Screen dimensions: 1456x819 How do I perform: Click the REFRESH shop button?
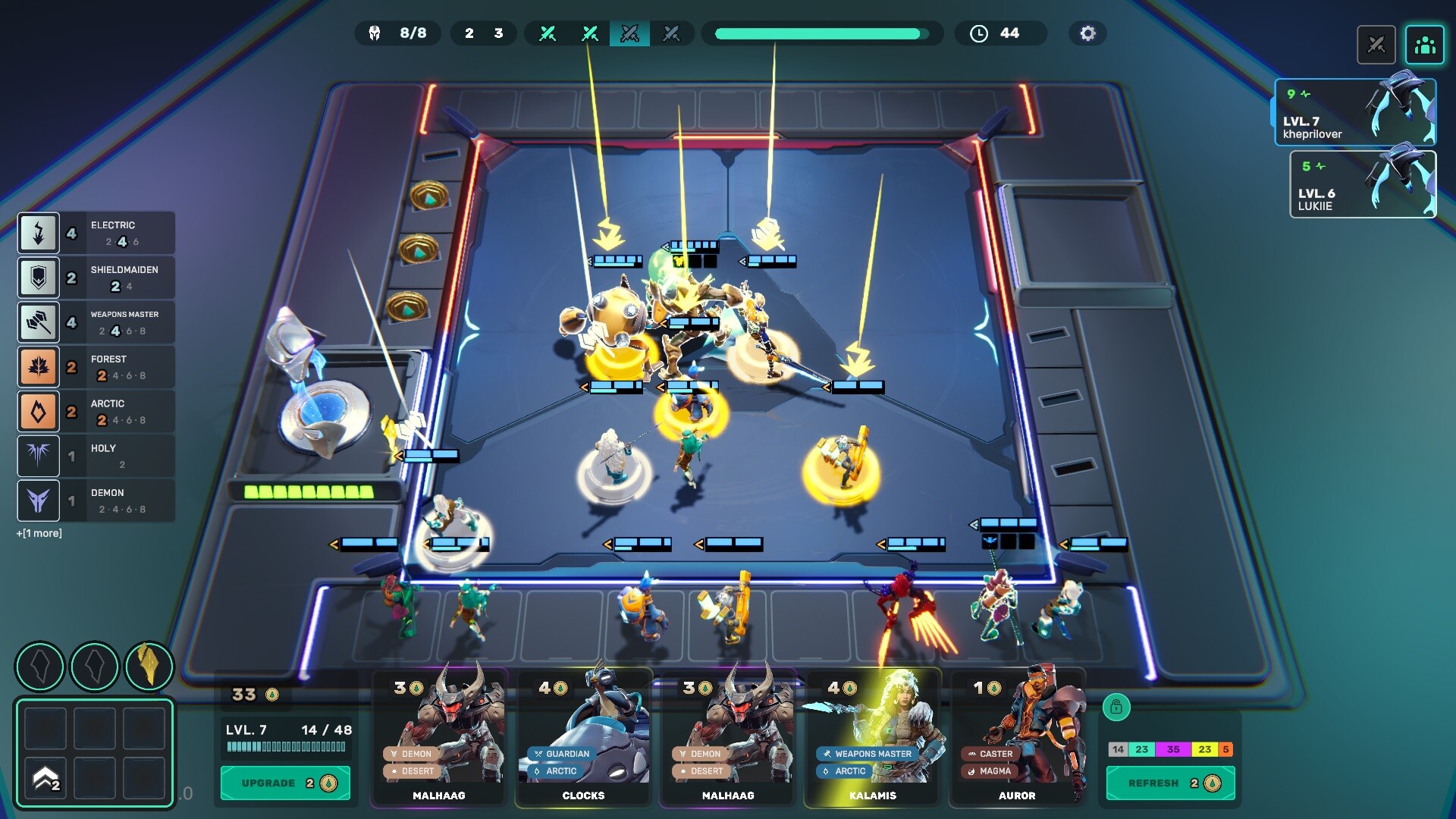[x=1170, y=783]
